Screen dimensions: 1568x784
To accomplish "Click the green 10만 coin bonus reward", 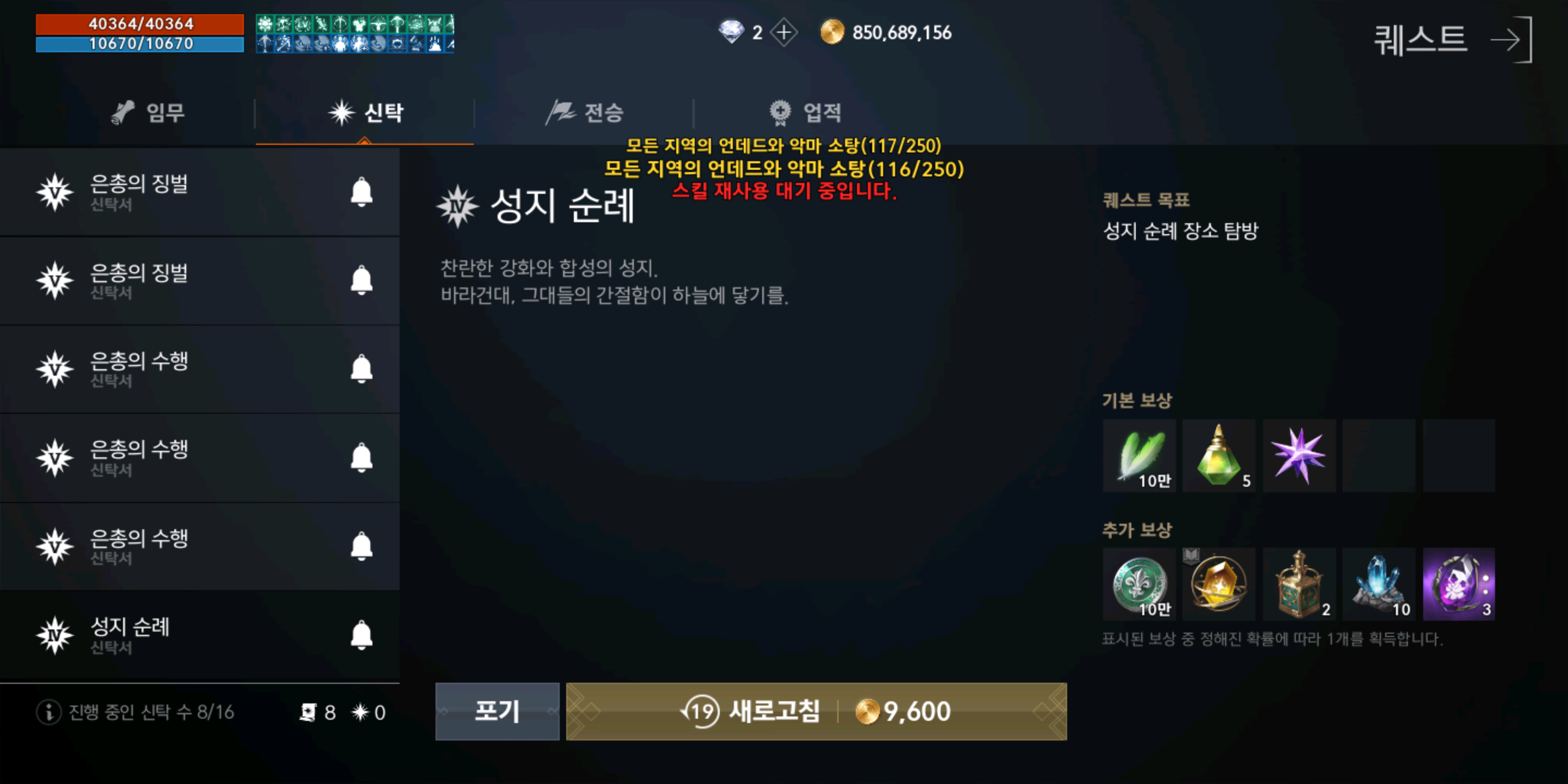I will (x=1139, y=584).
